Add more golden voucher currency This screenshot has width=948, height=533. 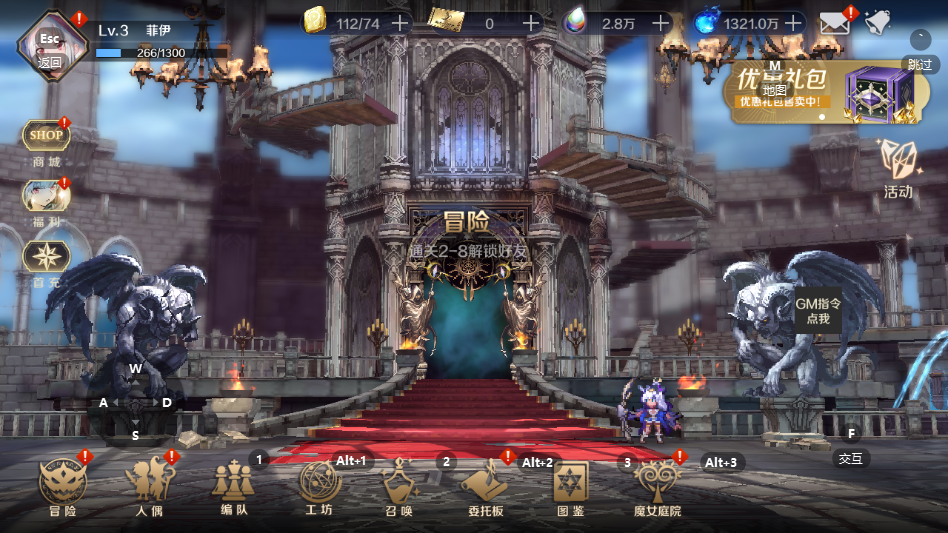tap(529, 23)
